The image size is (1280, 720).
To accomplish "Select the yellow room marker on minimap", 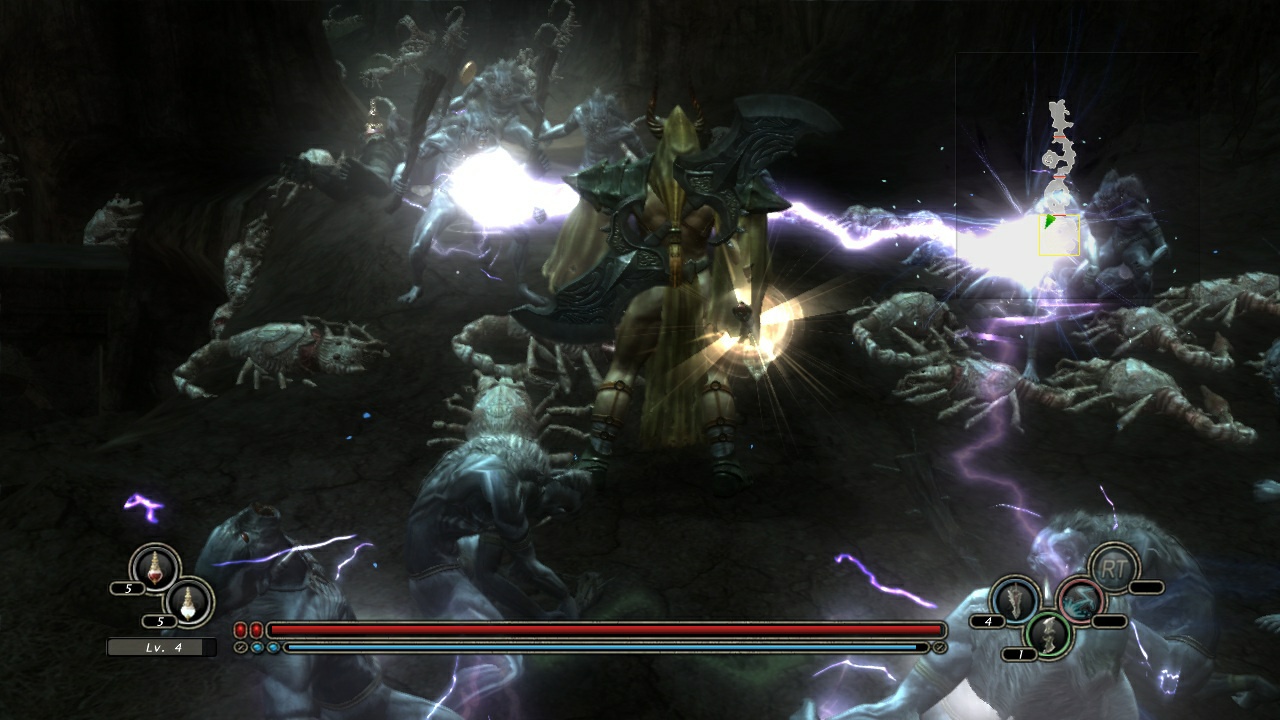I will click(x=1059, y=235).
